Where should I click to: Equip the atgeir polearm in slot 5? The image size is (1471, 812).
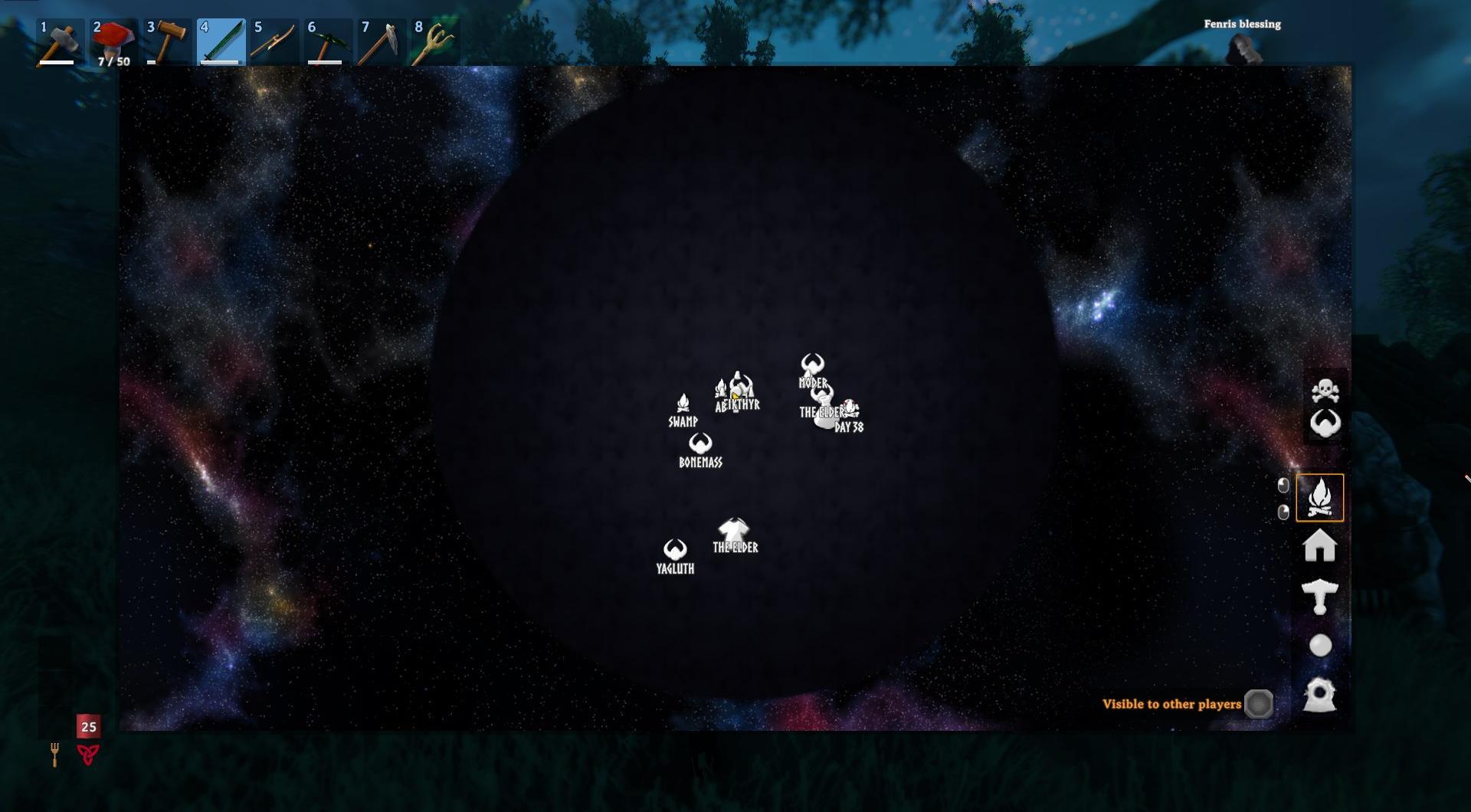coord(274,42)
